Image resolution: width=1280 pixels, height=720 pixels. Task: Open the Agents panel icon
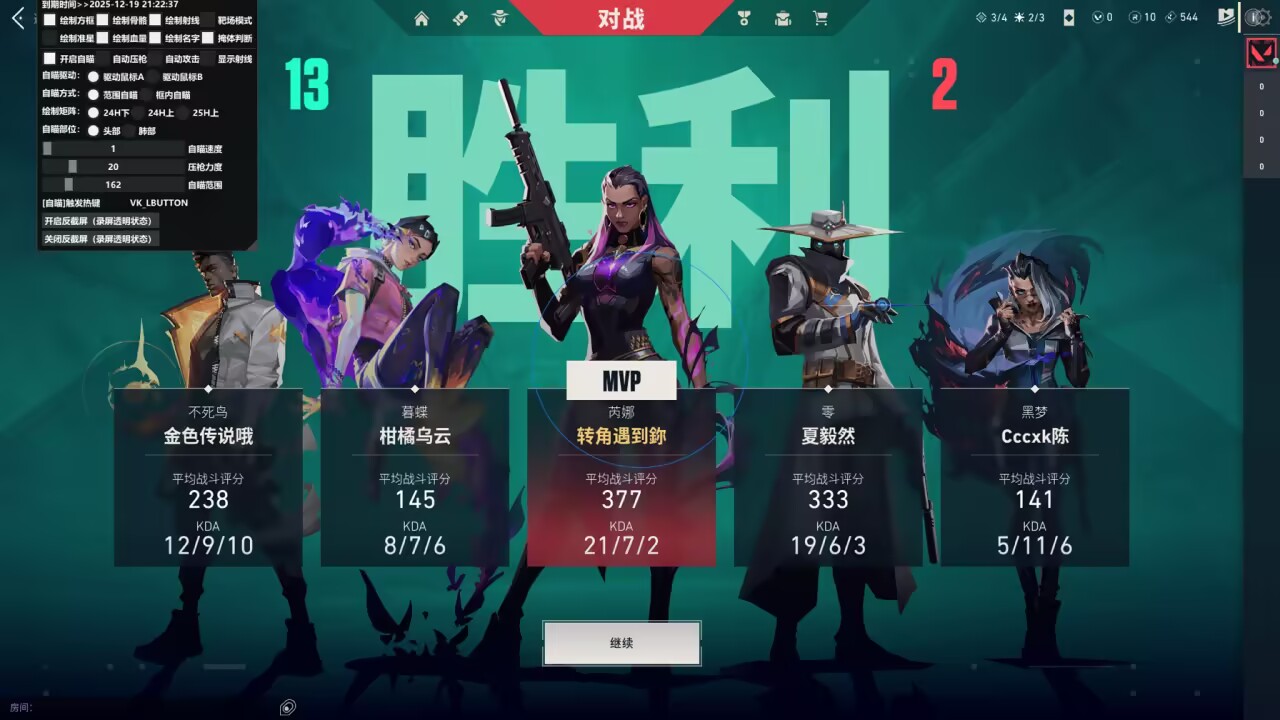pyautogui.click(x=500, y=18)
